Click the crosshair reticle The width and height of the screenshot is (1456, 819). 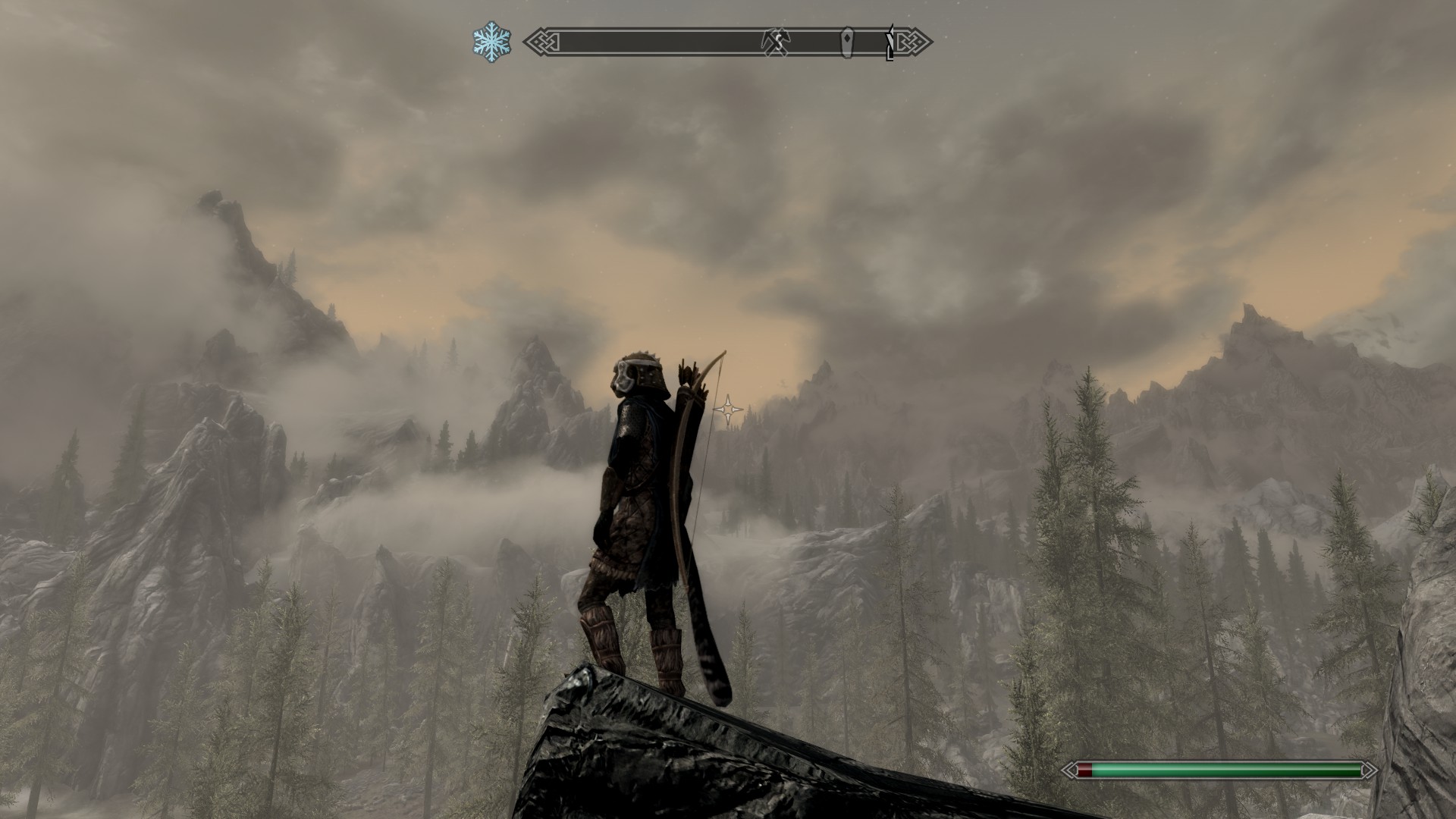tap(728, 409)
